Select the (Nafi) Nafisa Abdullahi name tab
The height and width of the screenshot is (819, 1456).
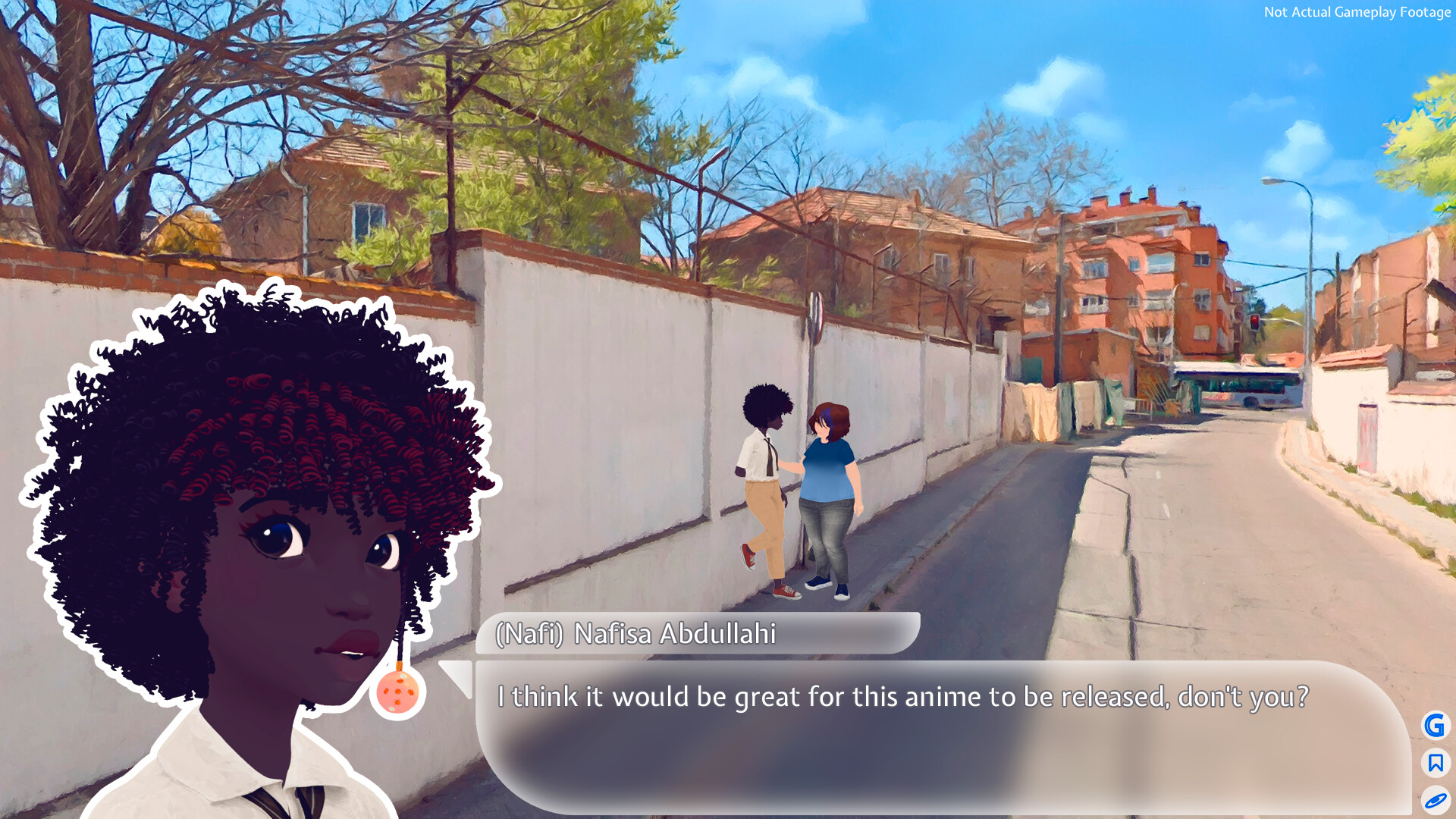tap(635, 636)
